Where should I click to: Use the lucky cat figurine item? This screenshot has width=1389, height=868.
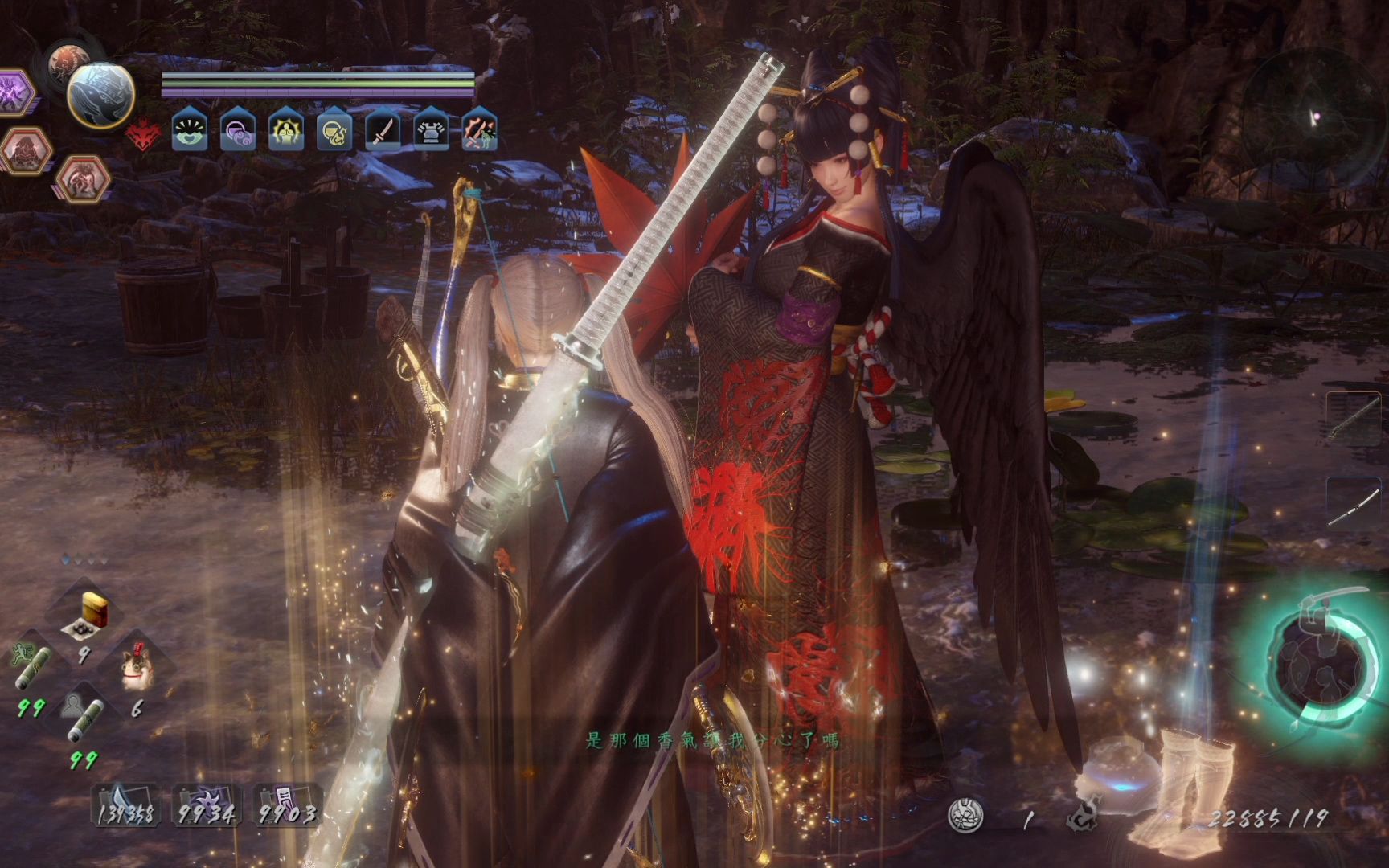coord(137,670)
